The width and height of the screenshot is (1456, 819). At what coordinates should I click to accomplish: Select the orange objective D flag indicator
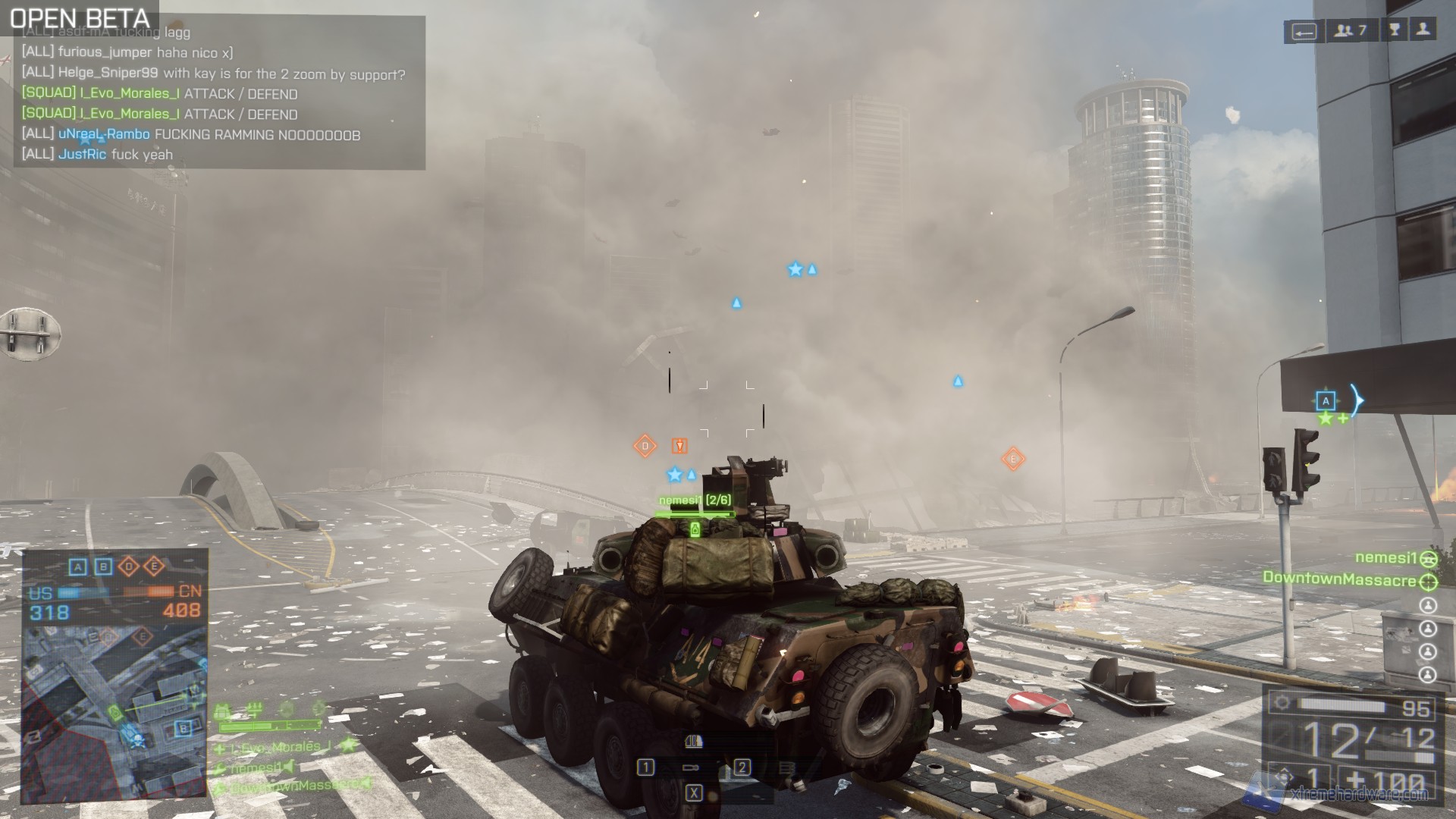[x=129, y=566]
